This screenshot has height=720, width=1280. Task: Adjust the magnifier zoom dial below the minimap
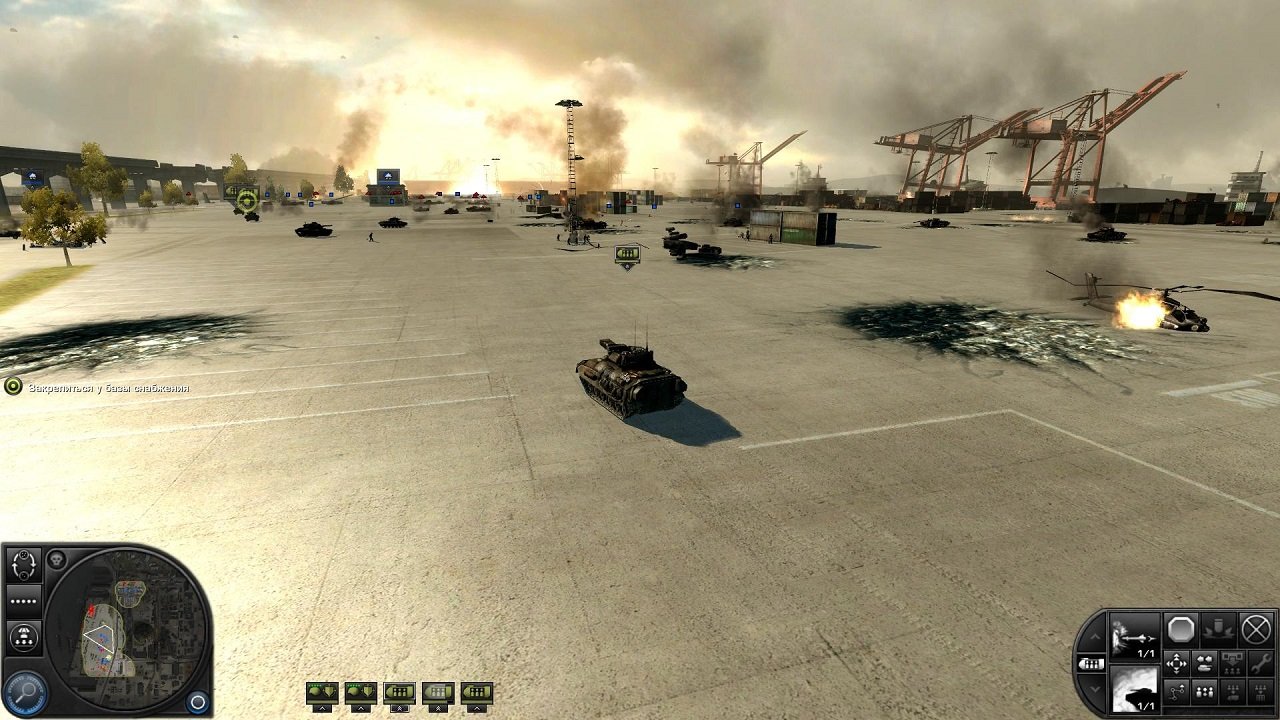click(x=24, y=690)
